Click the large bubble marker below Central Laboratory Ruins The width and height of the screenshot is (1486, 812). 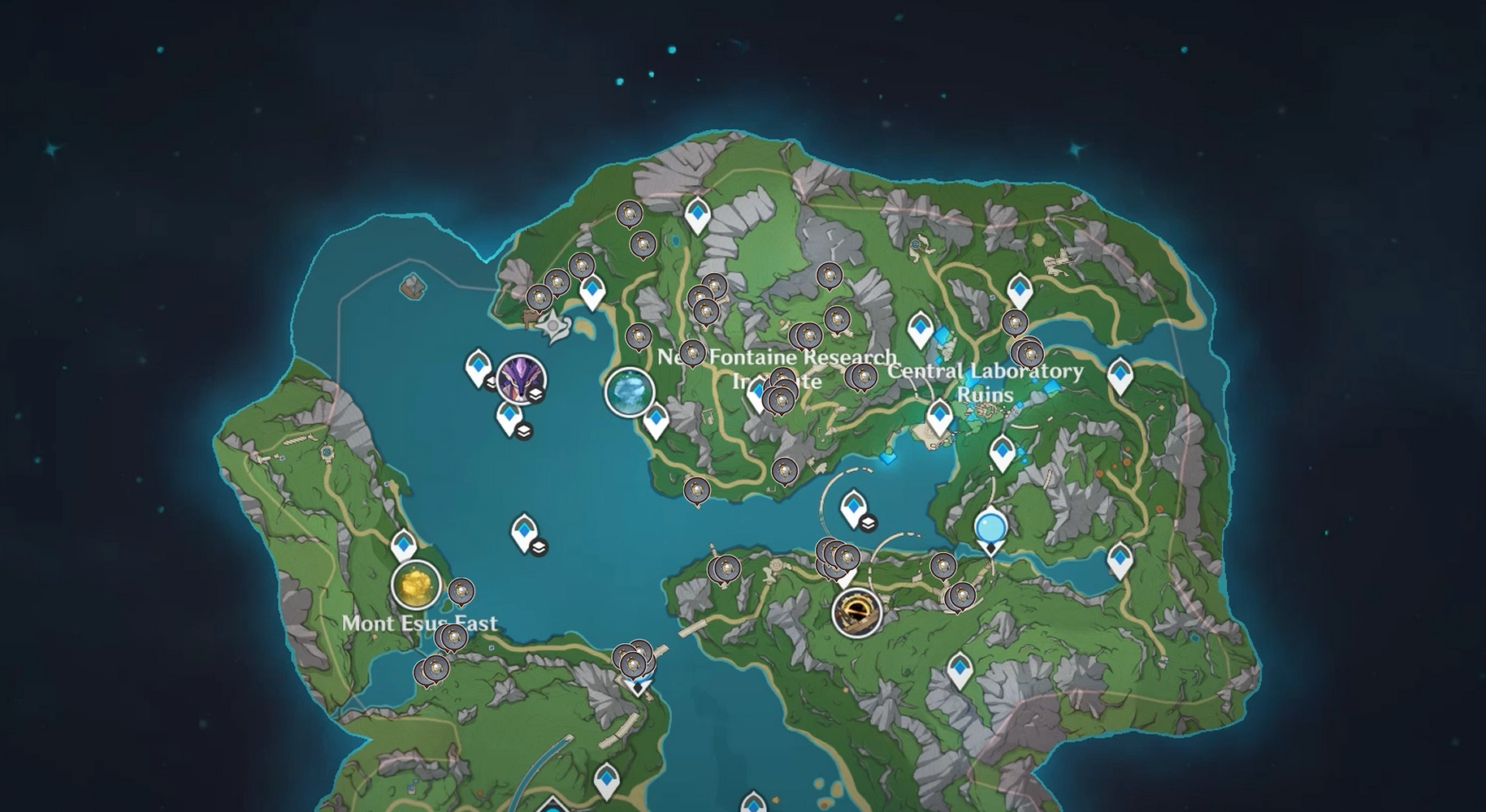(x=991, y=529)
